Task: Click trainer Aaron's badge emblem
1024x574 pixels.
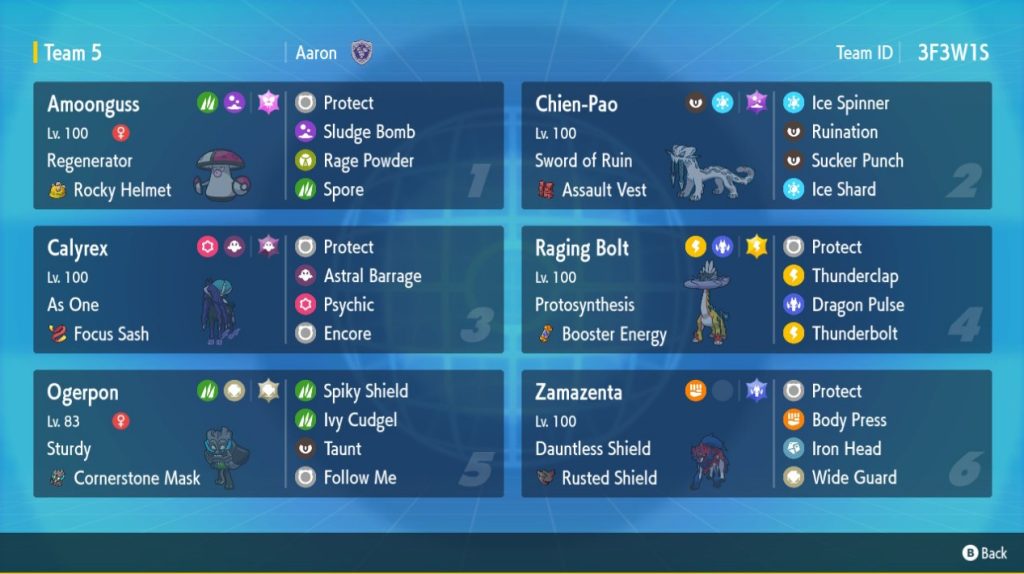Action: click(x=362, y=53)
